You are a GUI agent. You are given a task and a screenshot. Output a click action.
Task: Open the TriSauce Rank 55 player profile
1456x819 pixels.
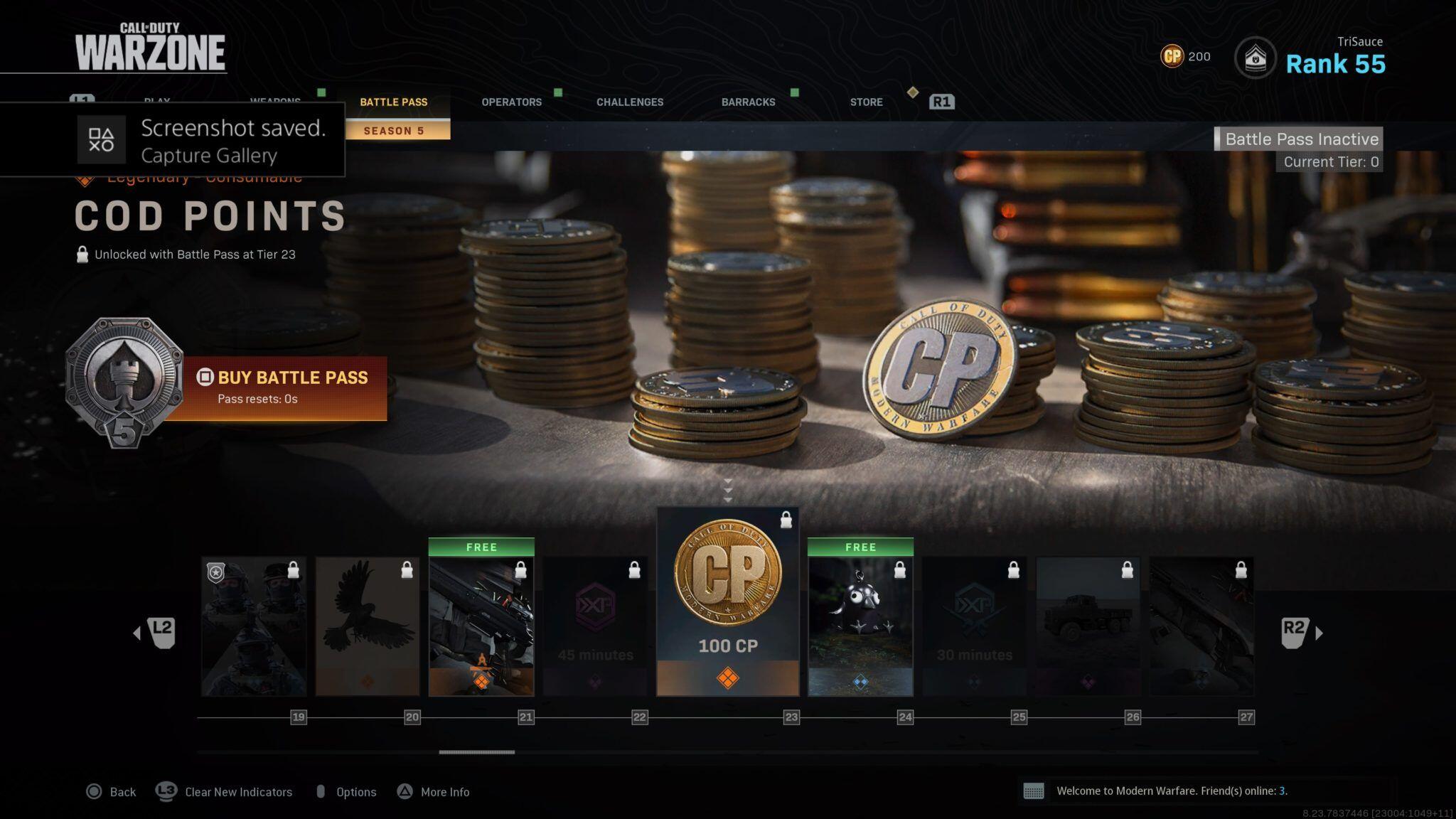1334,57
